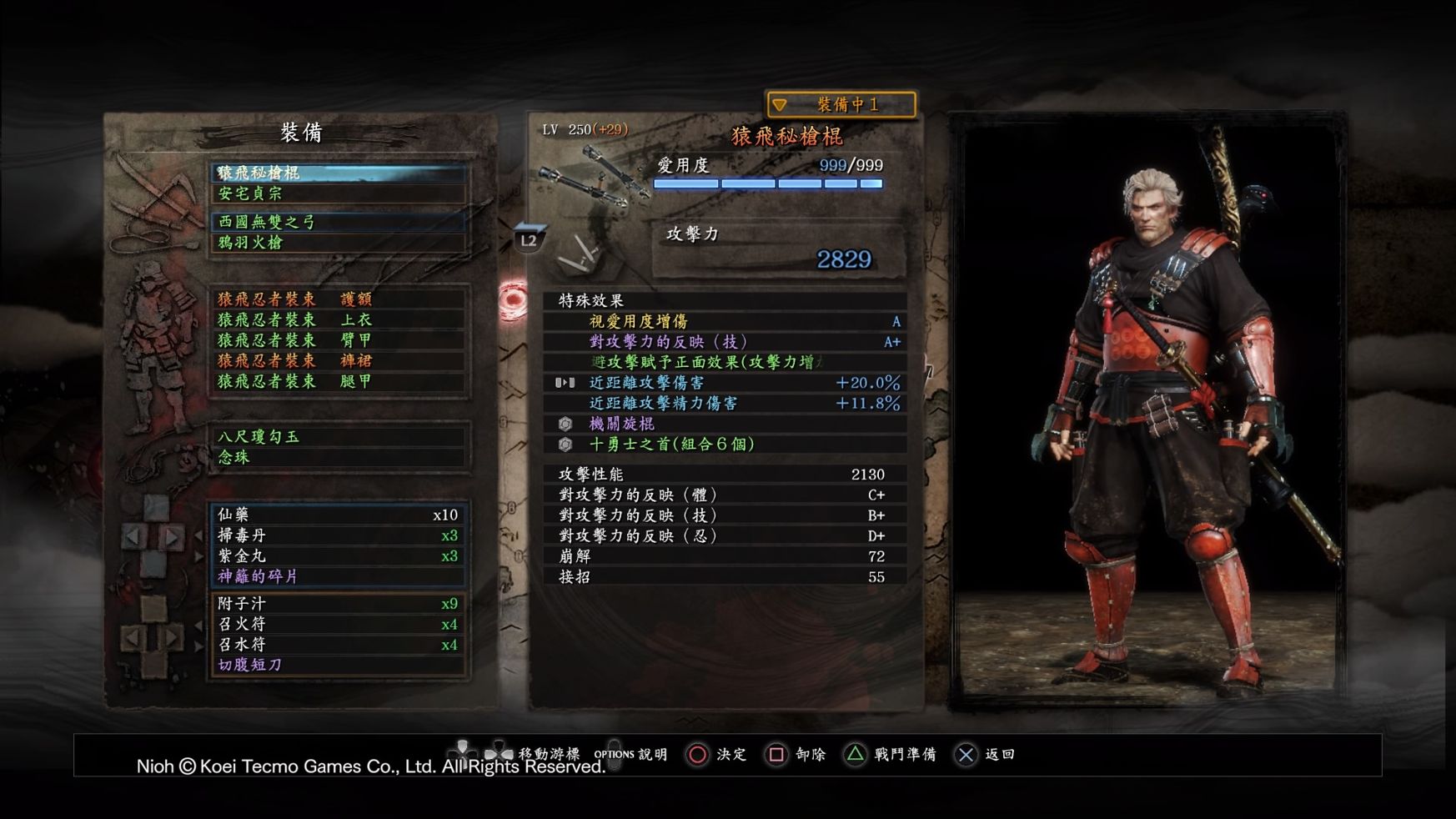
Task: Select the 召水符 talisman slot
Action: click(338, 645)
